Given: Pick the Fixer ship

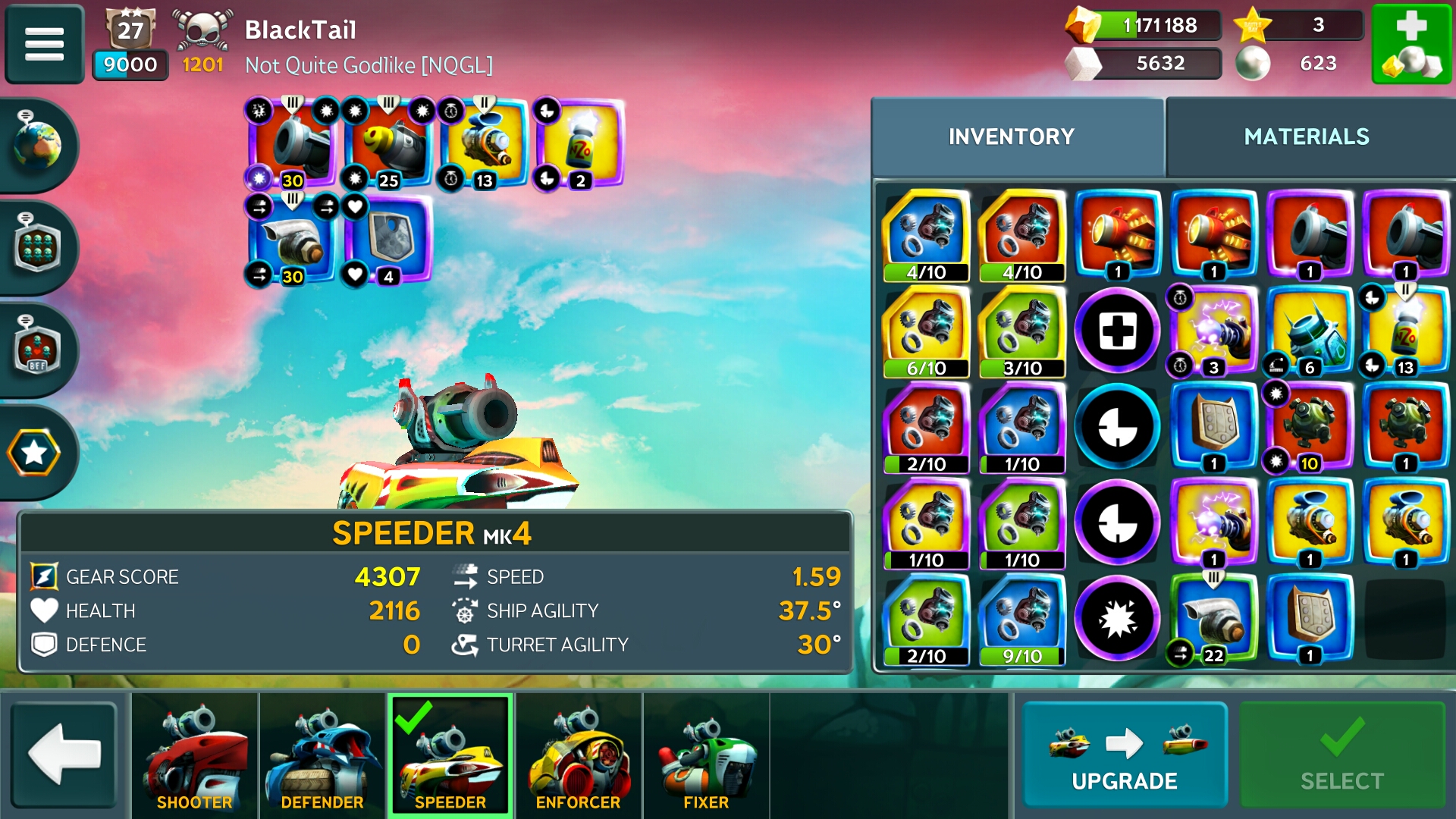Looking at the screenshot, I should [706, 756].
